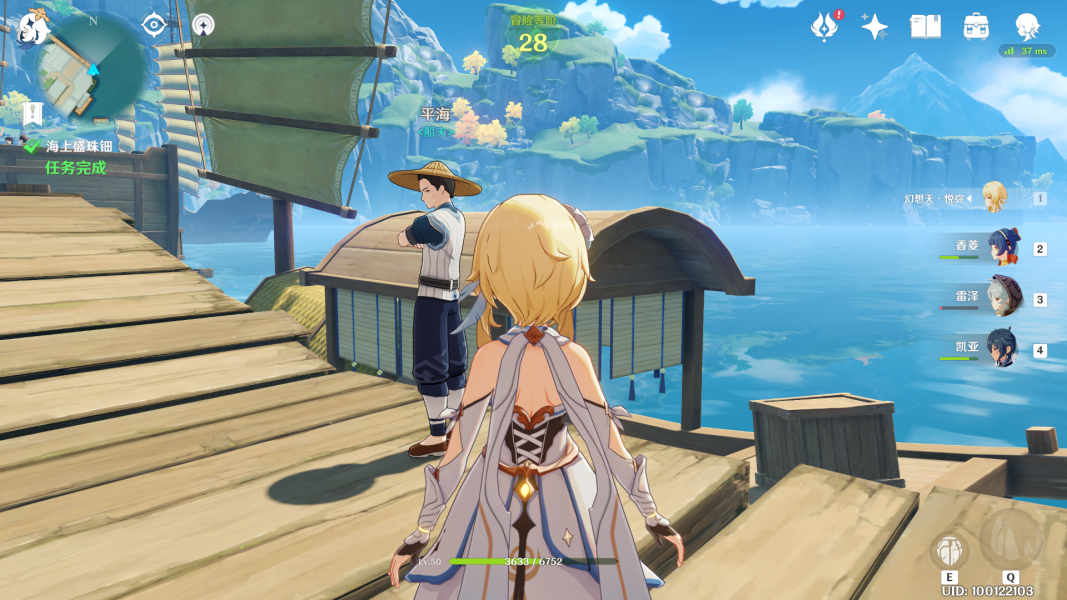Screen dimensions: 1067x600
Task: Open the Paimon main menu
Action: (33, 28)
